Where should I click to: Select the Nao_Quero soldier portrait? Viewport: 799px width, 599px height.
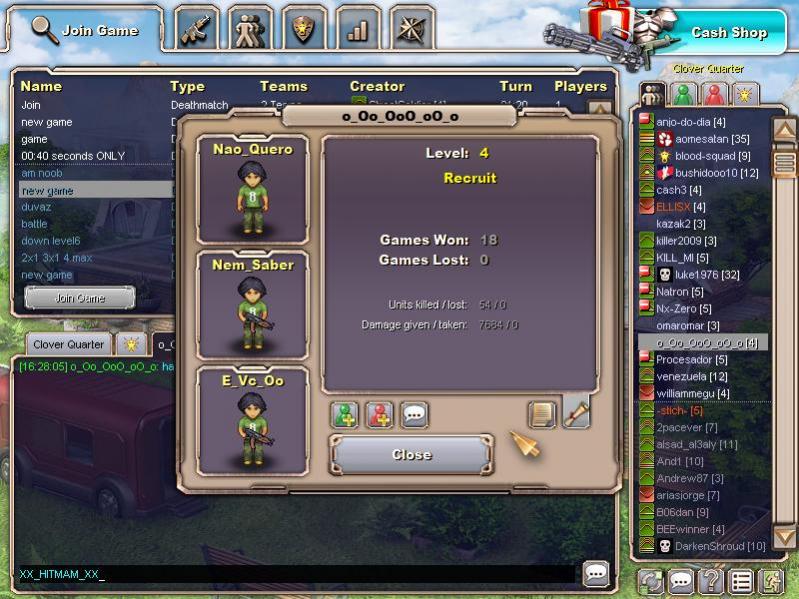click(252, 191)
